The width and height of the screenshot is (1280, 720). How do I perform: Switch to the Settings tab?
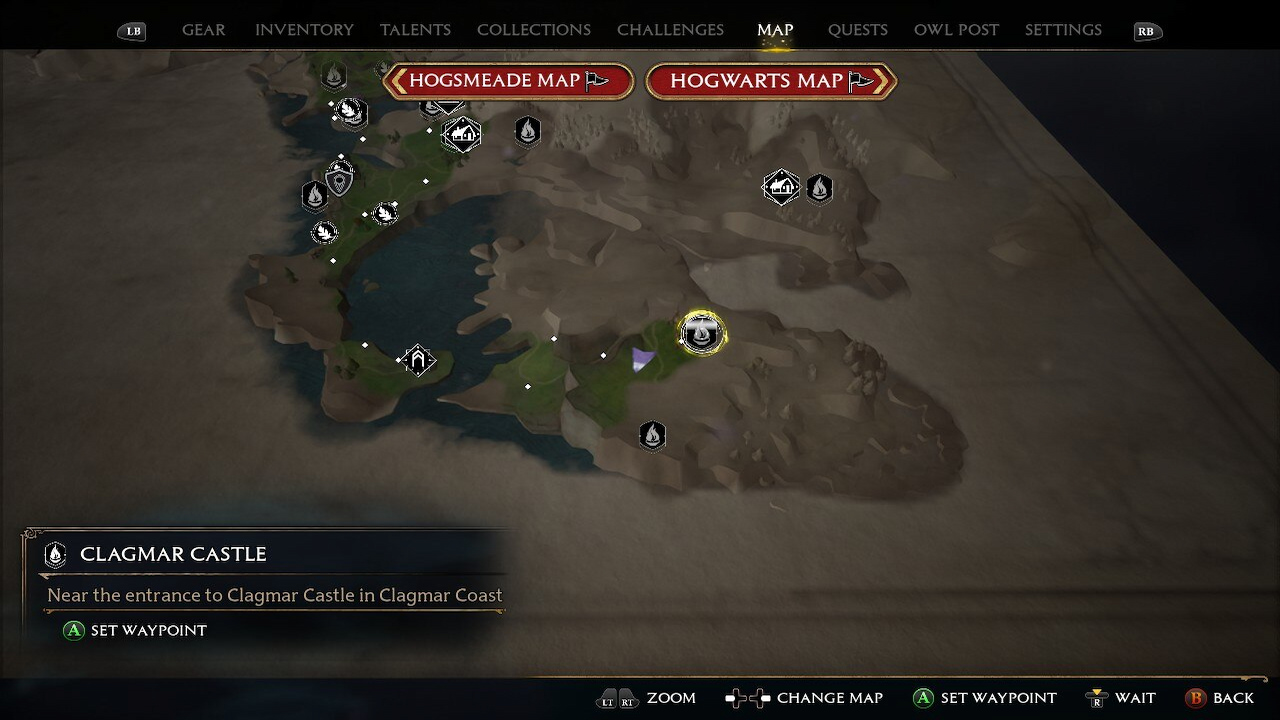pos(1063,30)
